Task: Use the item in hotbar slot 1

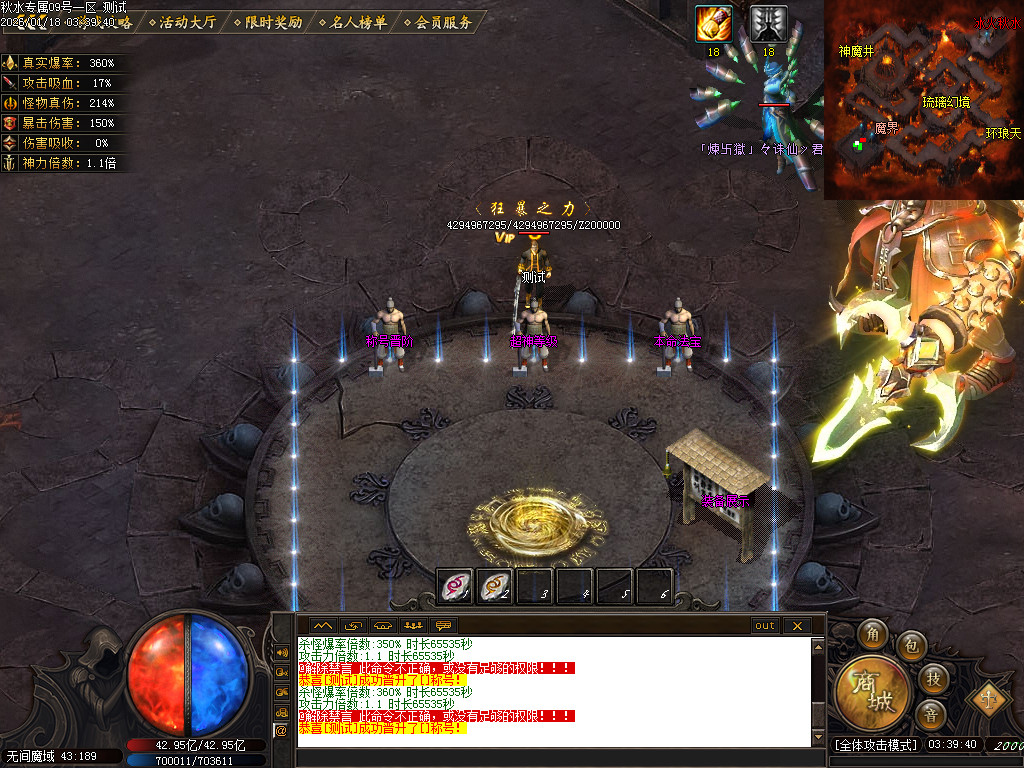Action: [456, 587]
